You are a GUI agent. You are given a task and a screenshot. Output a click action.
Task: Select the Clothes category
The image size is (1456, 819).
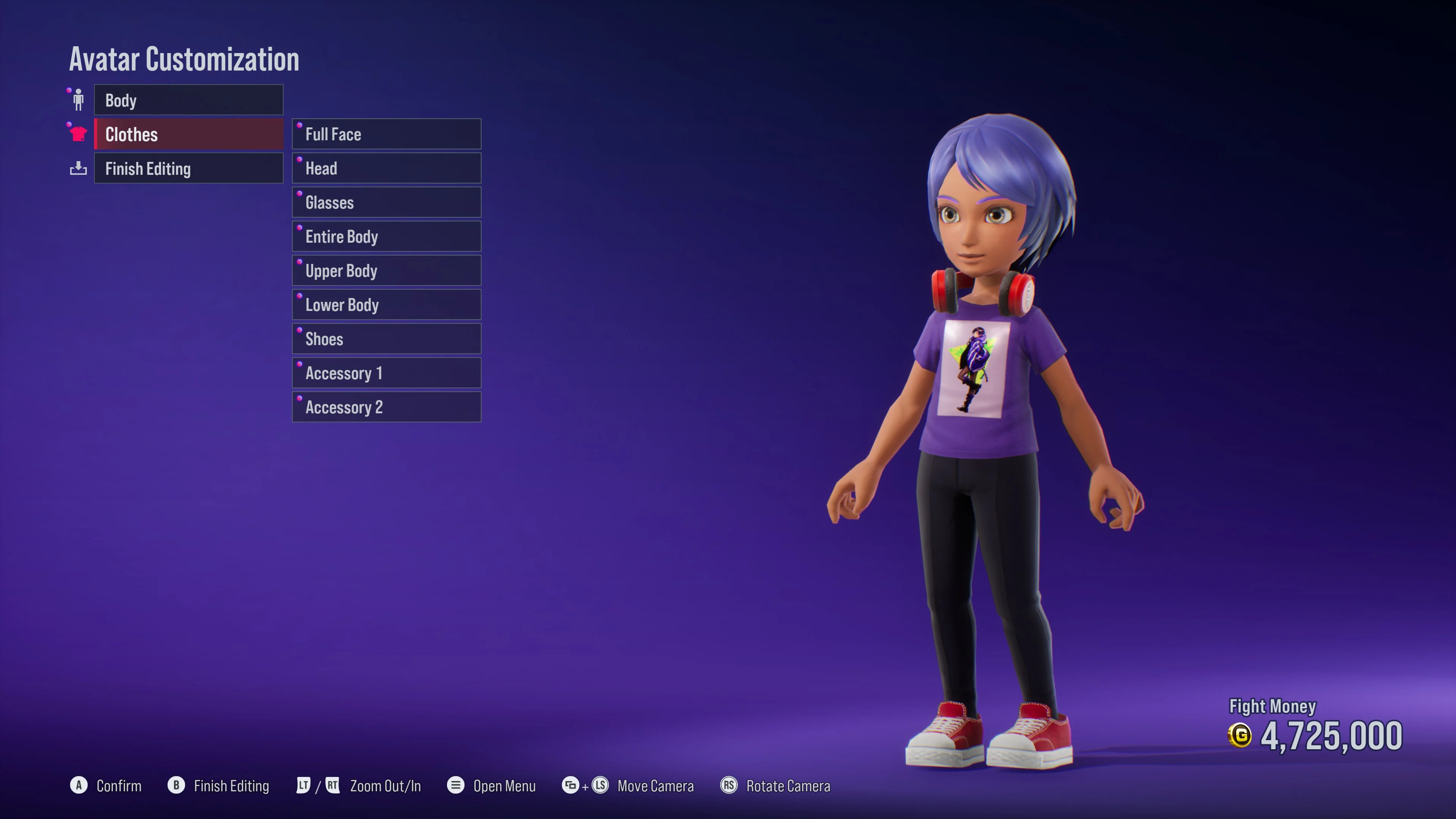188,135
